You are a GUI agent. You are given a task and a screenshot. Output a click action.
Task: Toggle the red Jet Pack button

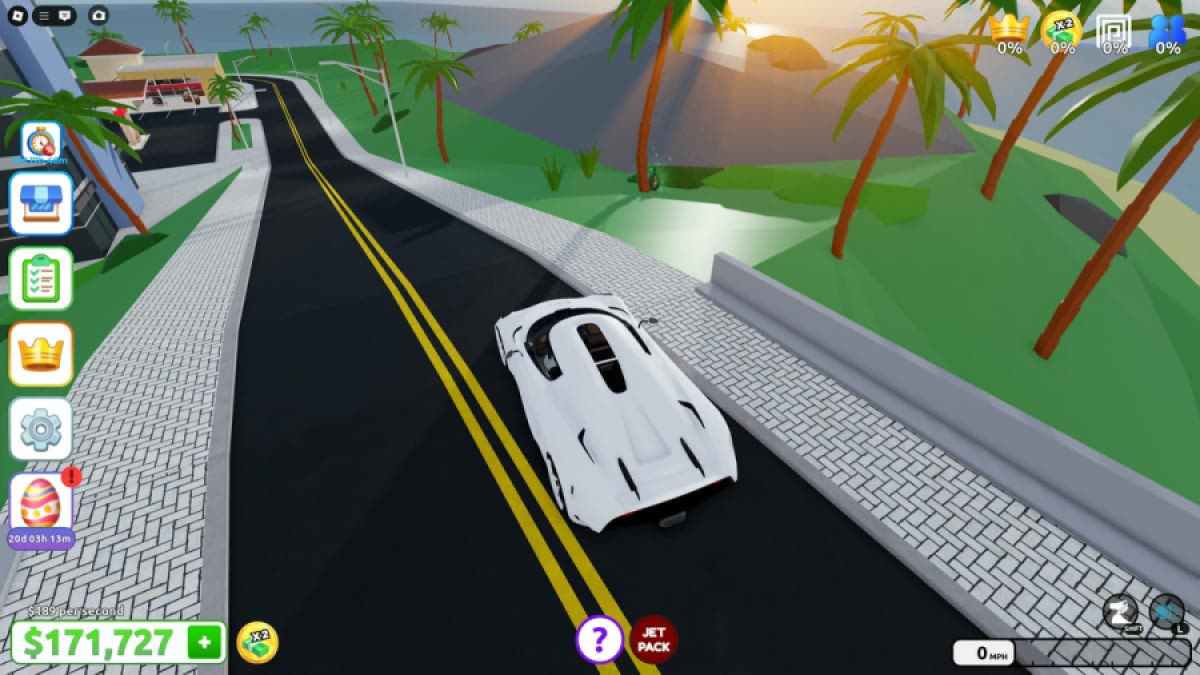coord(654,639)
